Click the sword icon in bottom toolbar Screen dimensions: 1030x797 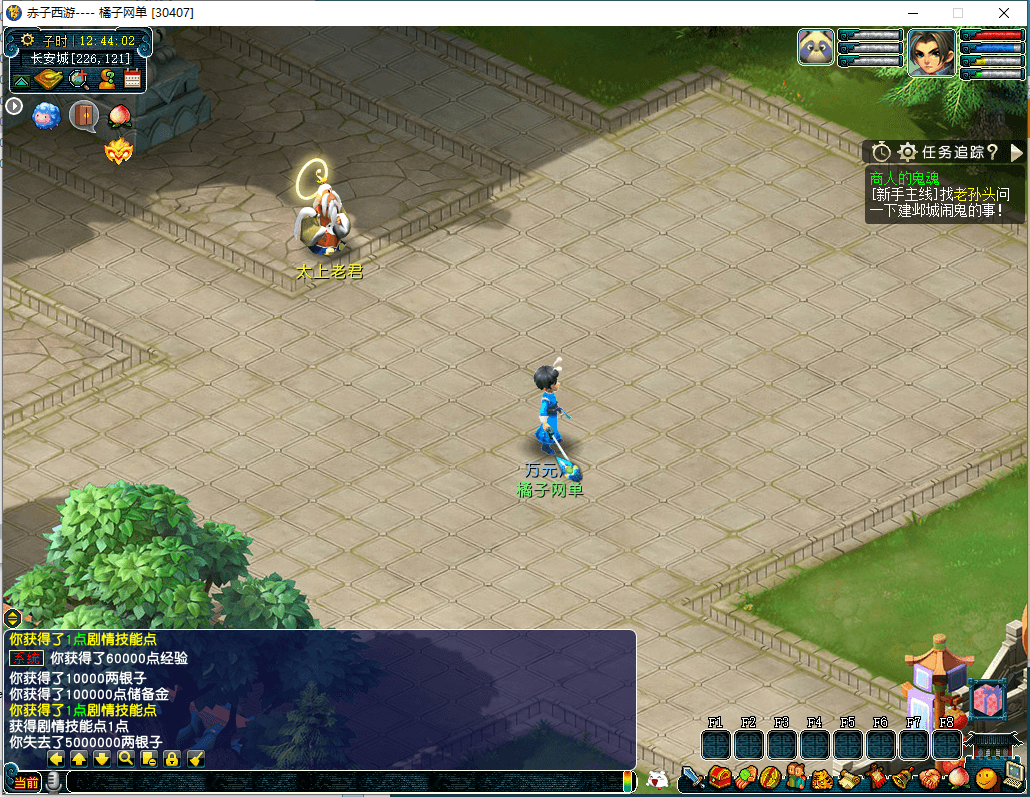click(x=693, y=777)
